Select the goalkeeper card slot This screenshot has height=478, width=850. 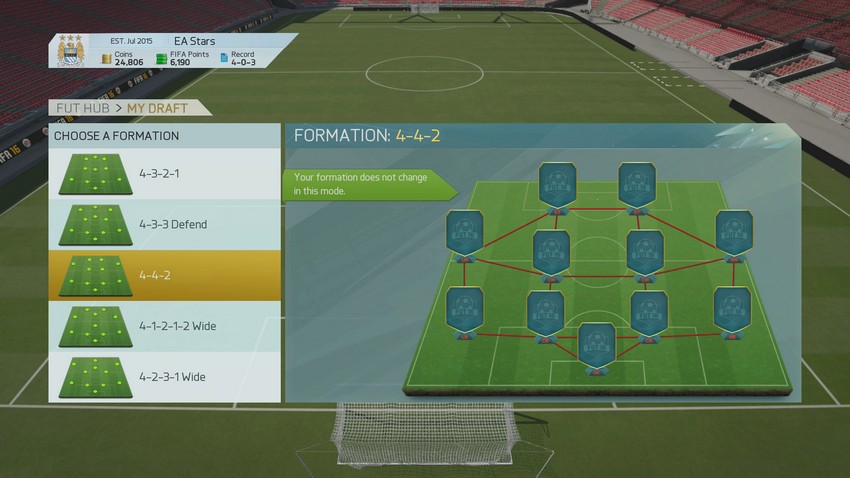tap(597, 345)
